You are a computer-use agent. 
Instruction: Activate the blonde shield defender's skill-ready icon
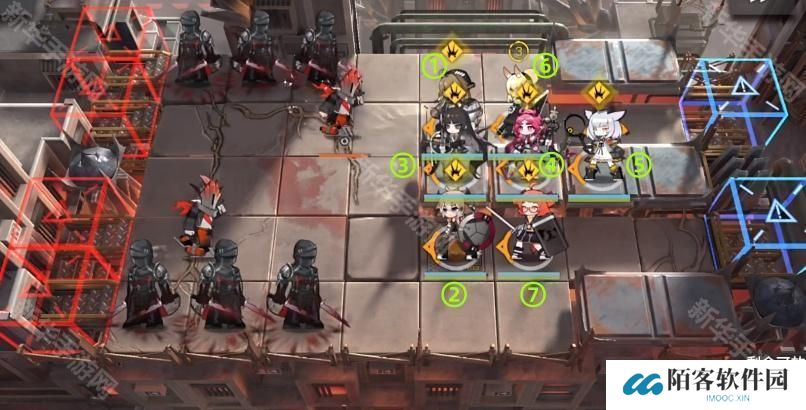coord(456,168)
